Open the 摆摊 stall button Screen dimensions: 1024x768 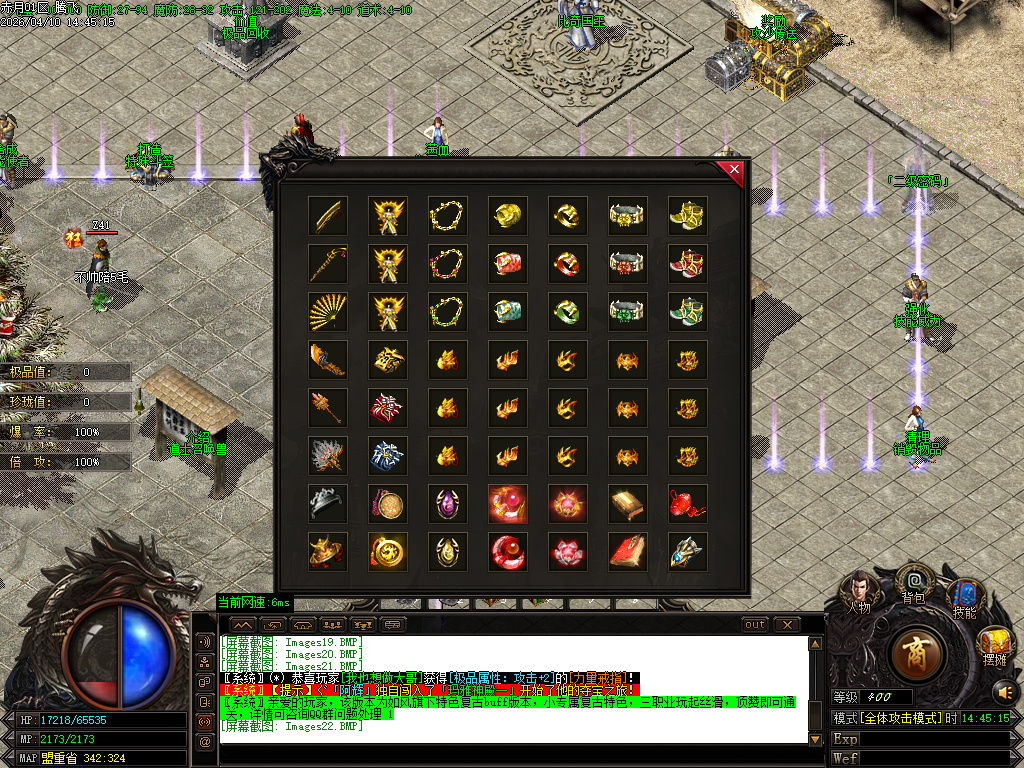(994, 645)
